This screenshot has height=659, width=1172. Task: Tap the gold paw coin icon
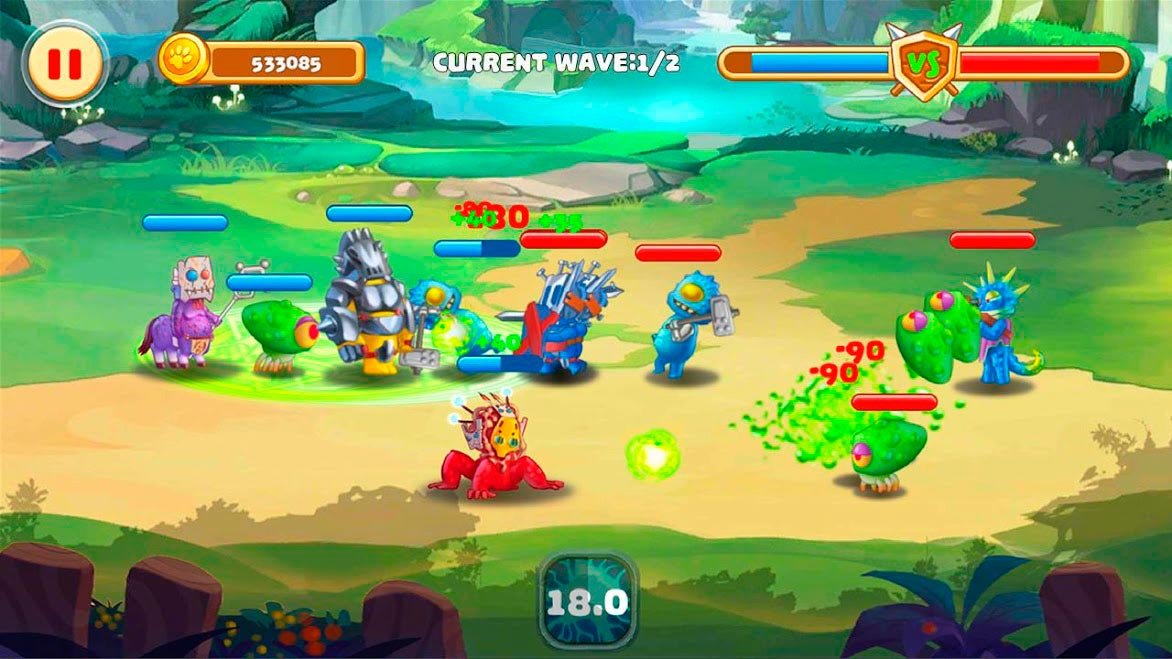185,60
